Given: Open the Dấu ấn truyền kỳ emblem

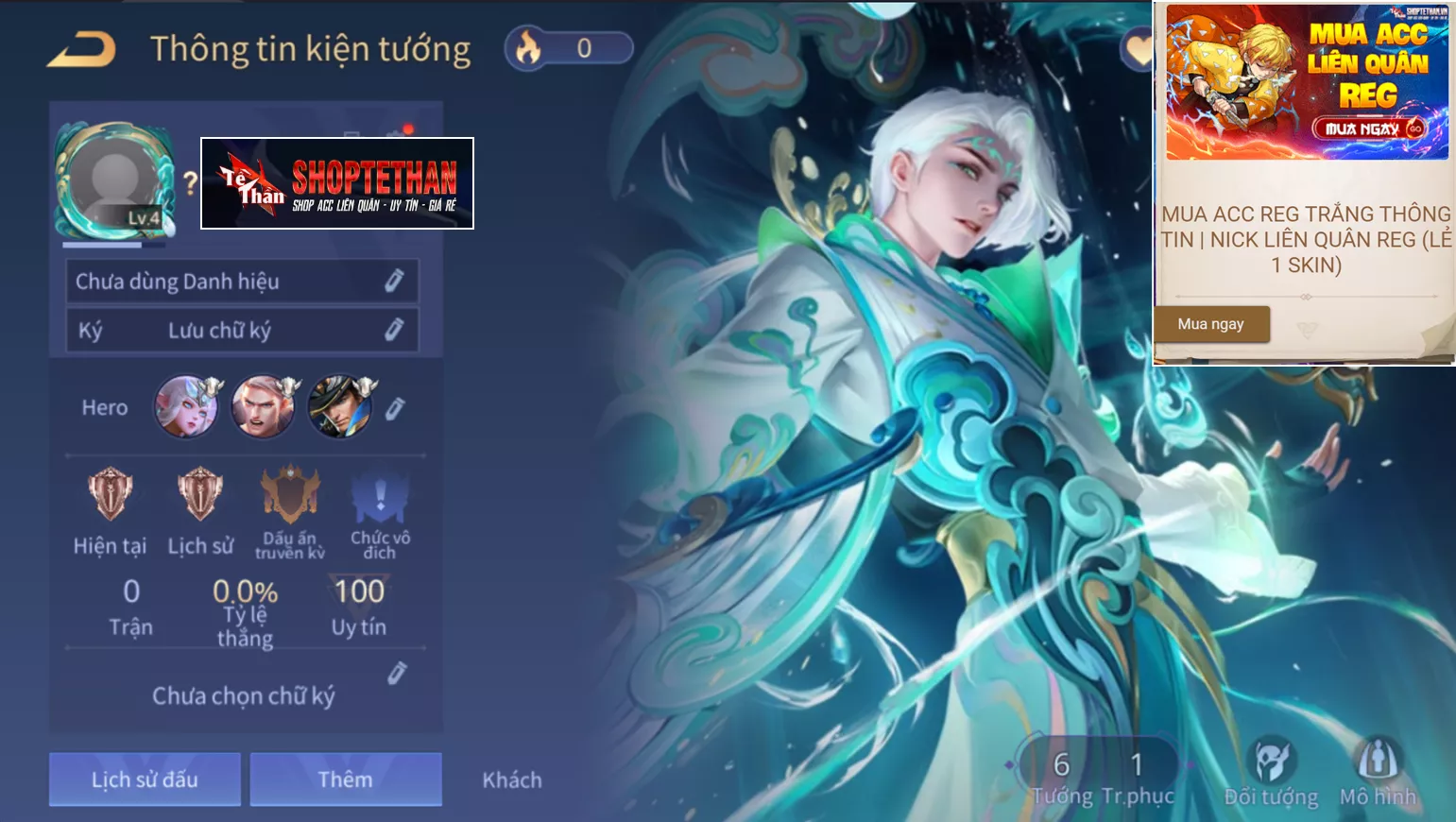Looking at the screenshot, I should click(x=290, y=494).
